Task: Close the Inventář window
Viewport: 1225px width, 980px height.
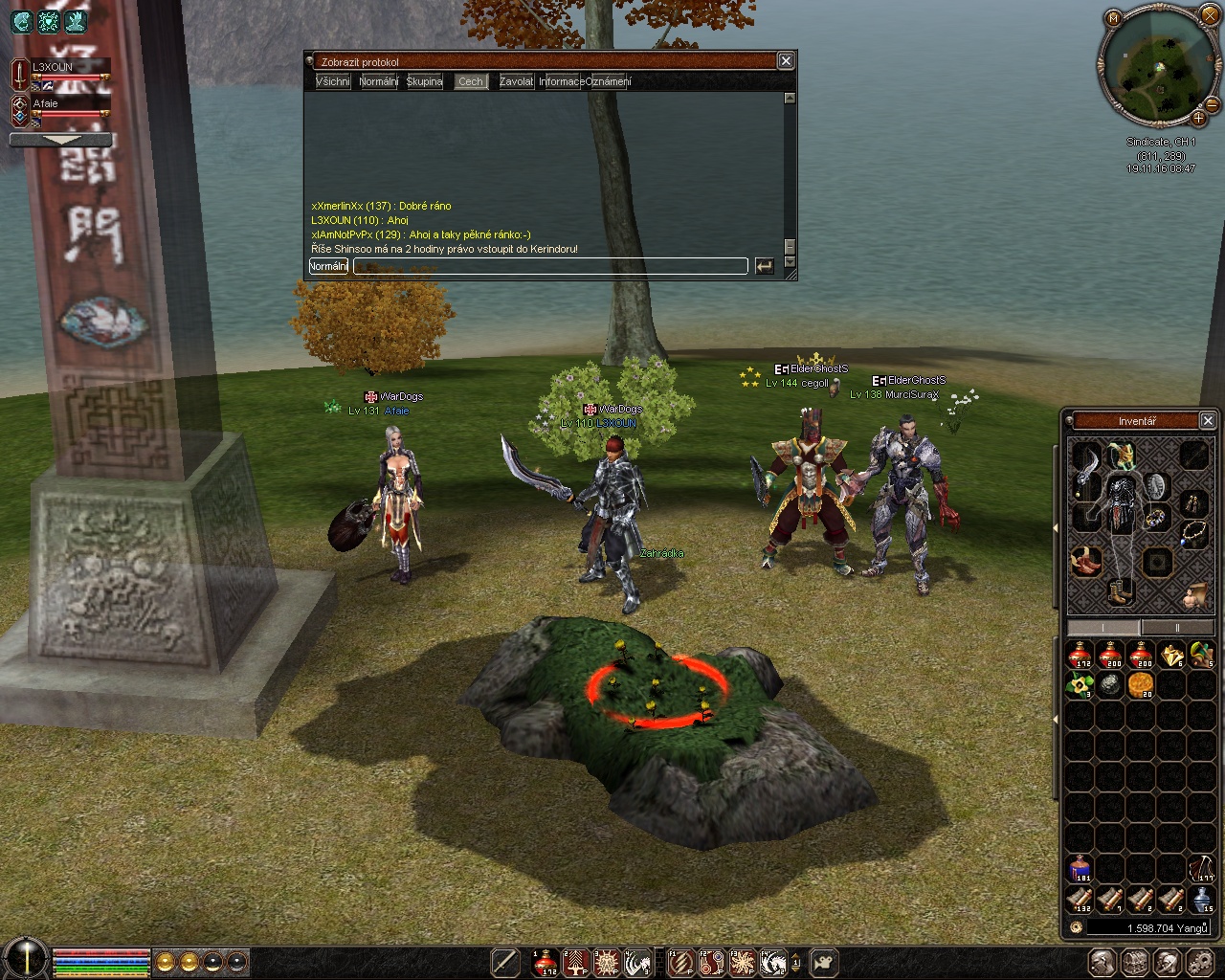Action: [x=1208, y=421]
